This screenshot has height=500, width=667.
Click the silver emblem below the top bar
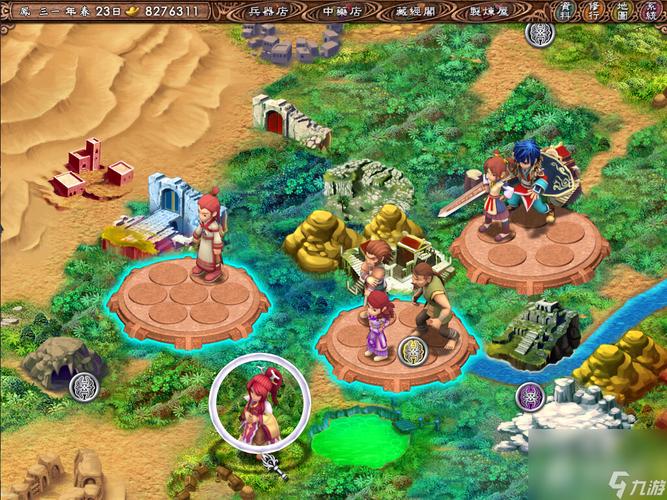539,32
